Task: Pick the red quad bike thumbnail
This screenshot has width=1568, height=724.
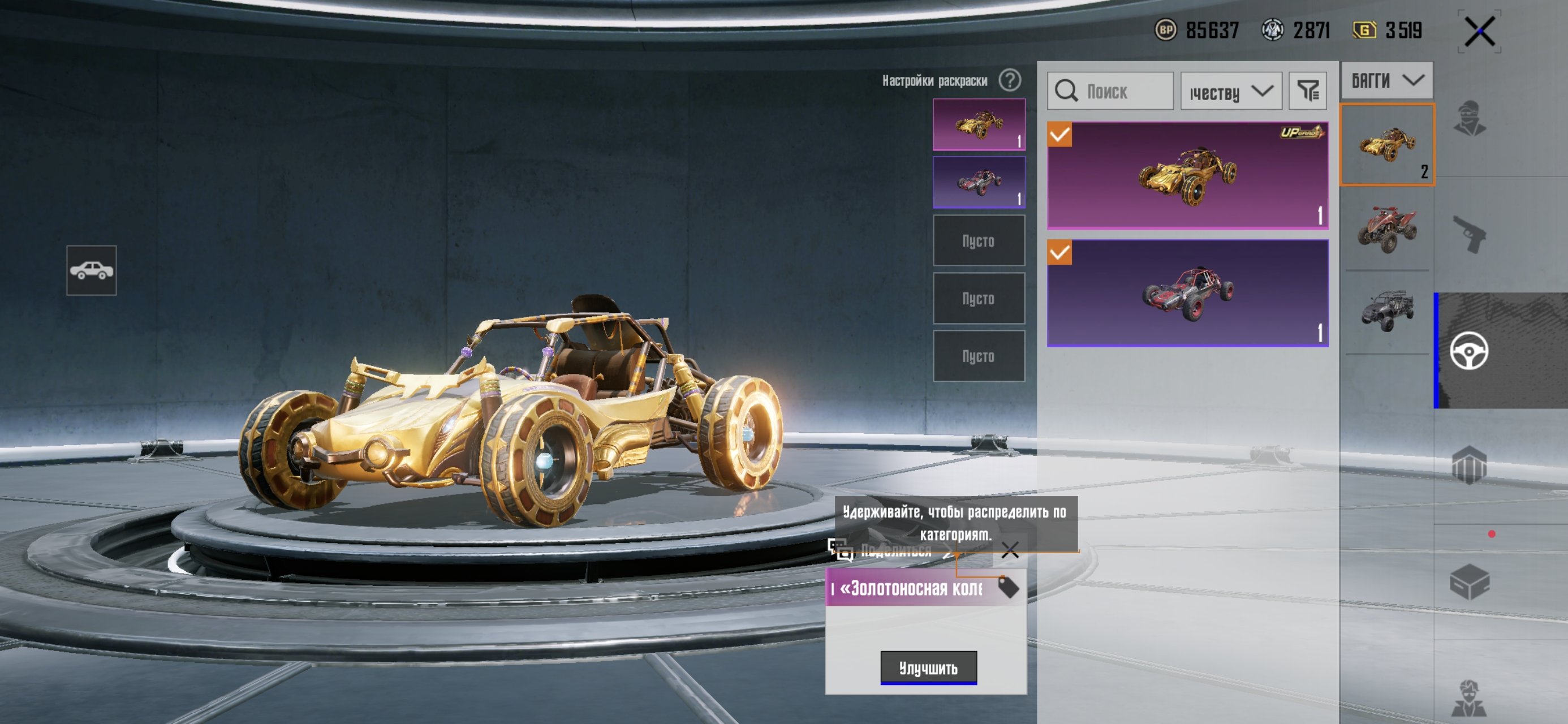Action: click(1386, 229)
